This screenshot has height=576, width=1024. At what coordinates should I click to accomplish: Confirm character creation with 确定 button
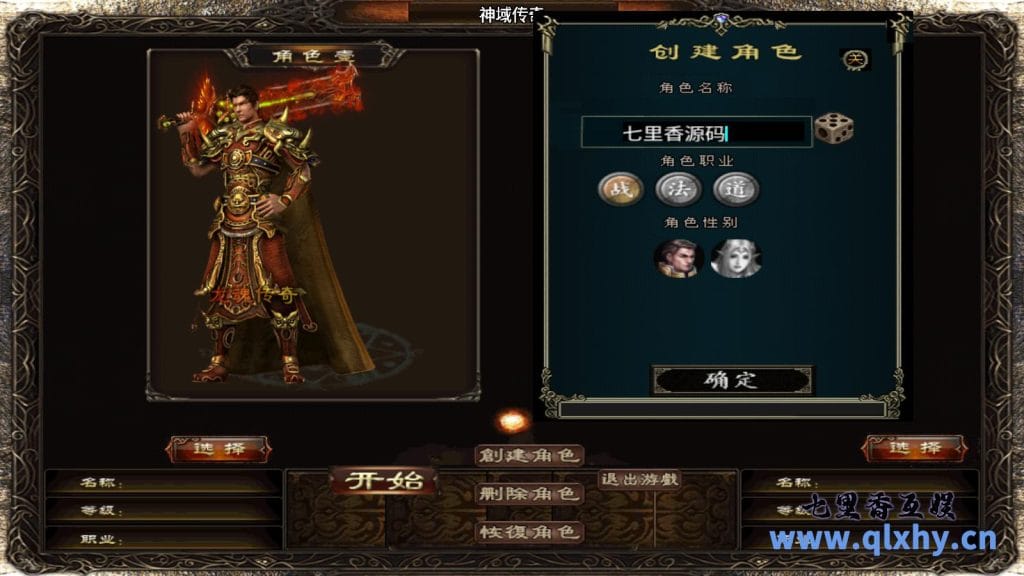point(732,380)
